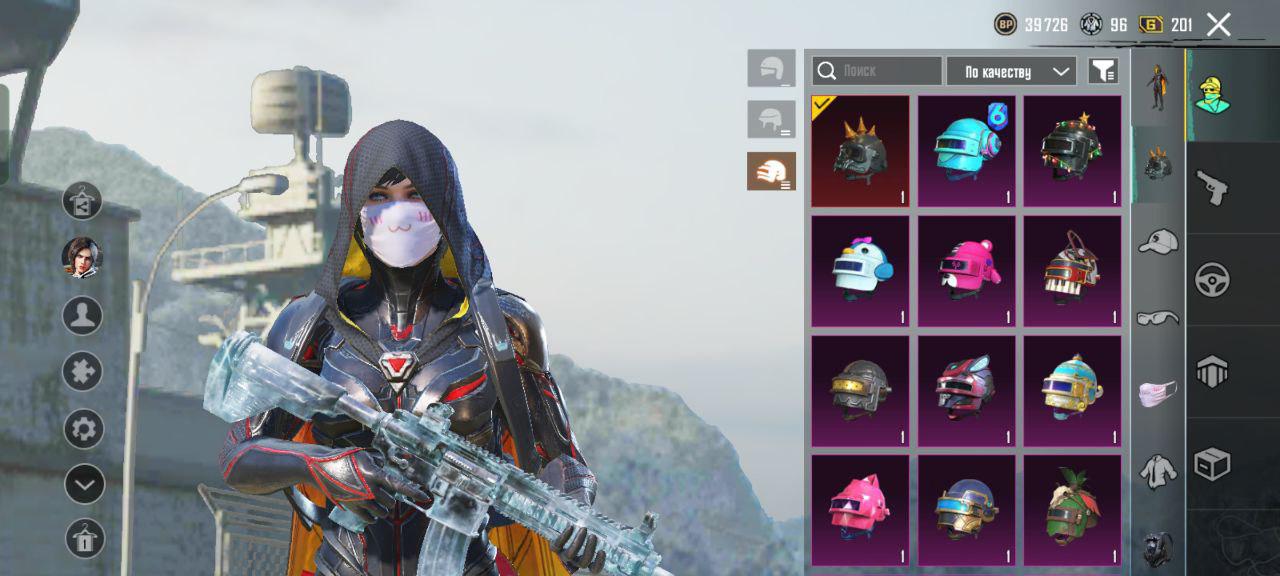The width and height of the screenshot is (1280, 576).
Task: Open the settings gear on left sidebar
Action: coord(84,430)
